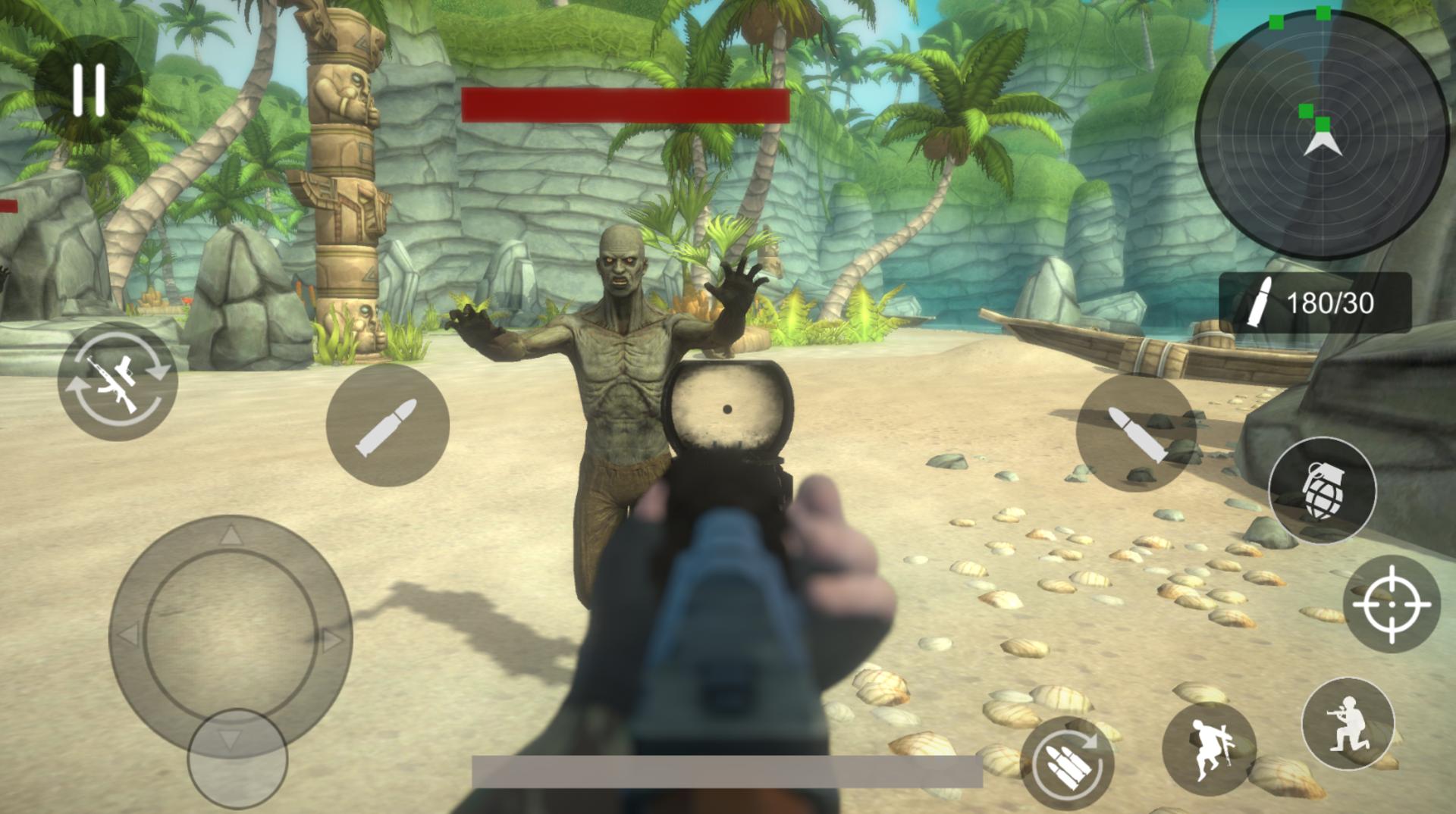Switch weapons with the rifle swap icon
This screenshot has width=1456, height=814.
118,381
